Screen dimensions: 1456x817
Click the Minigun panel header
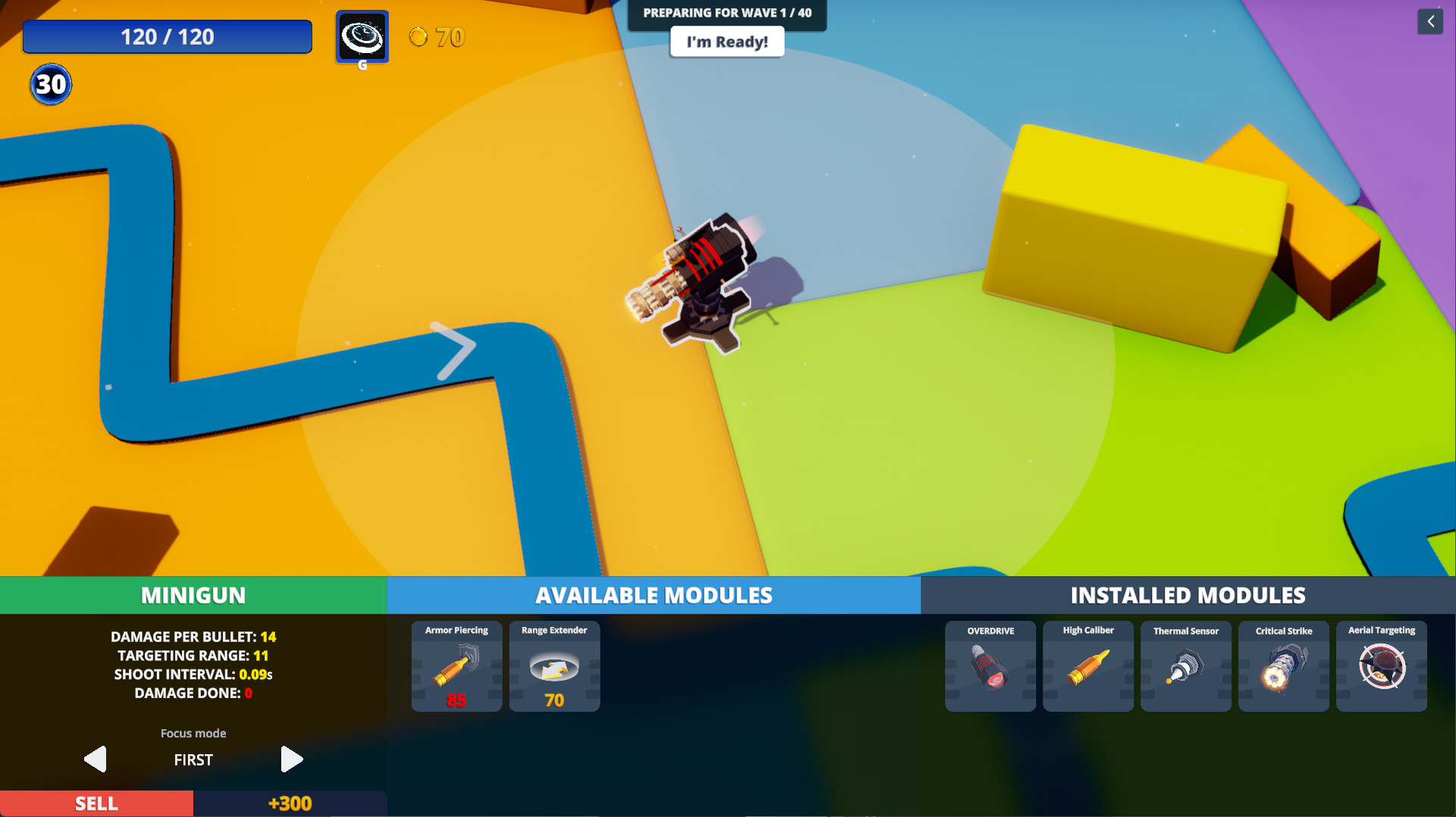[x=193, y=595]
